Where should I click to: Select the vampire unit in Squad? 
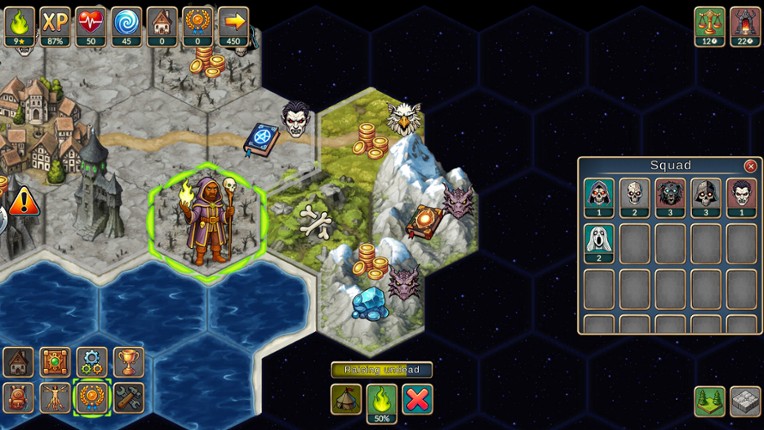(741, 197)
